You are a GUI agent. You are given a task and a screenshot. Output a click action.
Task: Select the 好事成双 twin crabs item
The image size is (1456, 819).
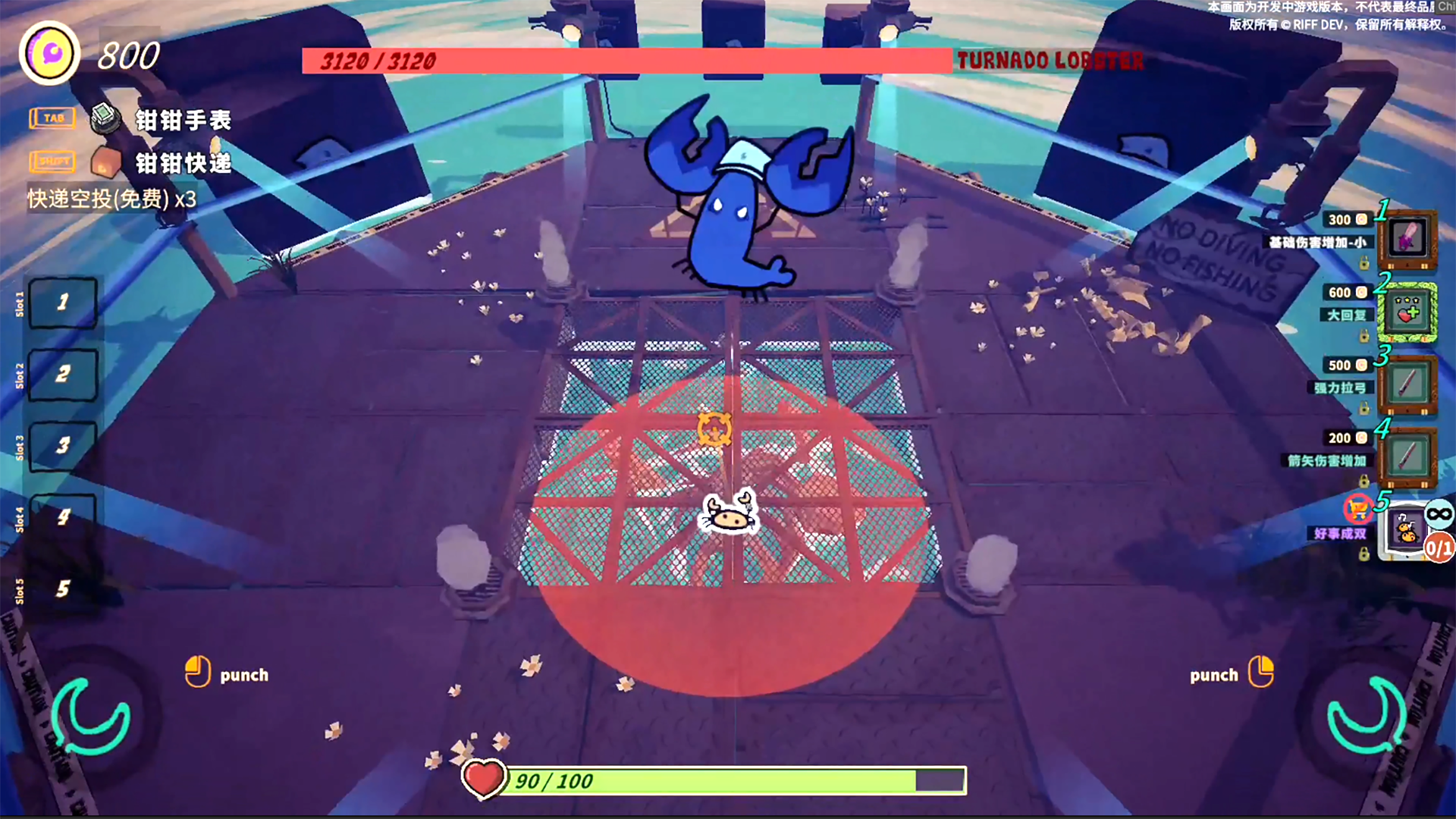click(1407, 530)
